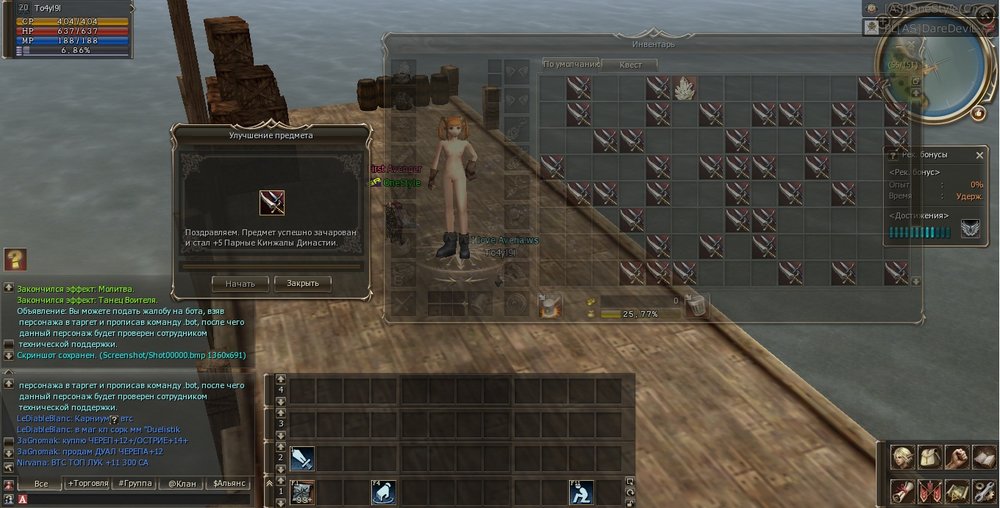Open the Все chat tab
This screenshot has width=1000, height=508.
tap(41, 484)
